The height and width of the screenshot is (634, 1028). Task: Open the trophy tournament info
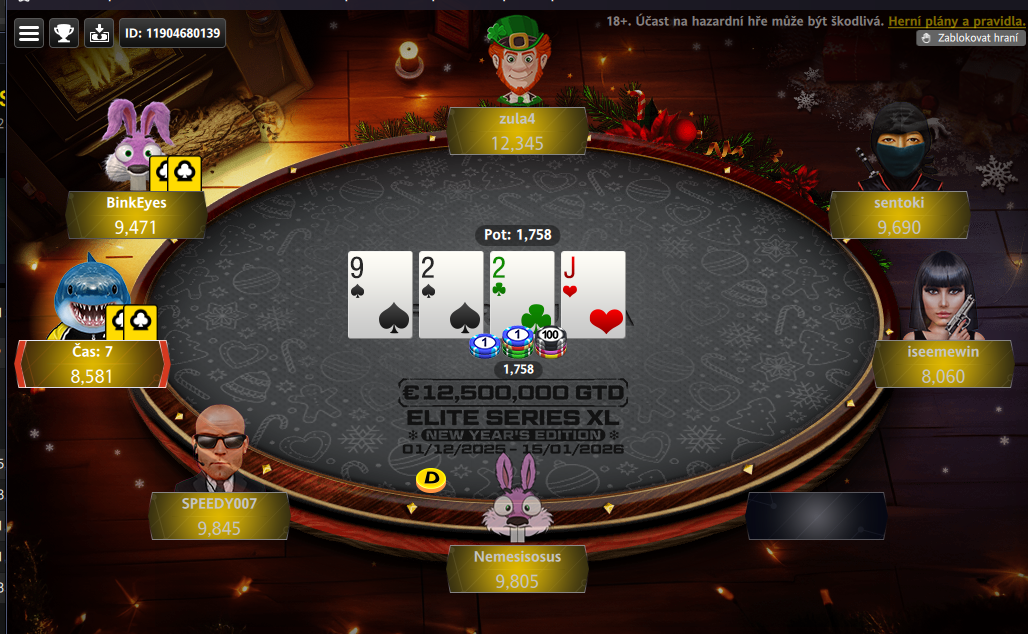point(64,33)
